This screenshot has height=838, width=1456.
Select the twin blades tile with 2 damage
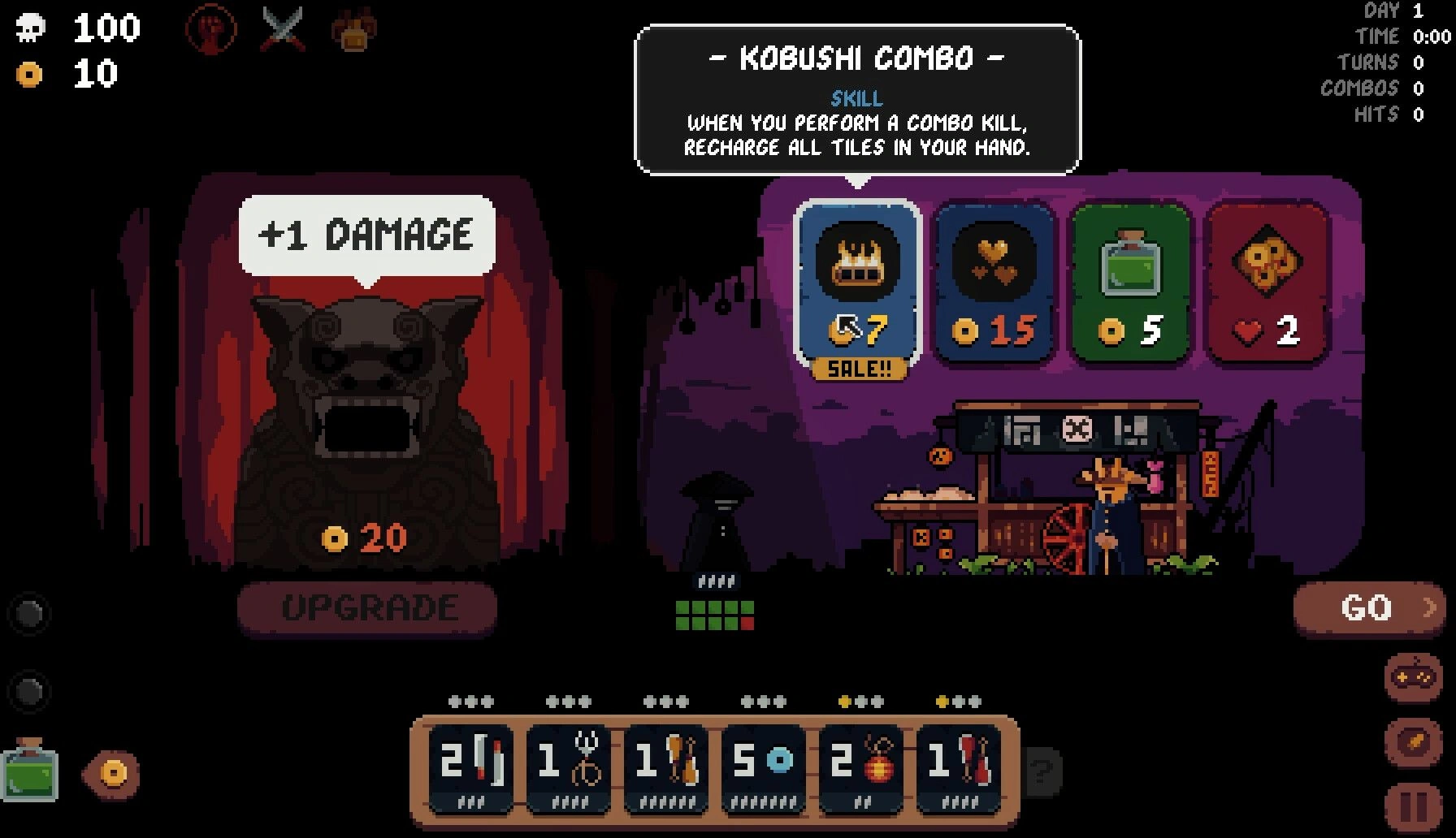[471, 767]
